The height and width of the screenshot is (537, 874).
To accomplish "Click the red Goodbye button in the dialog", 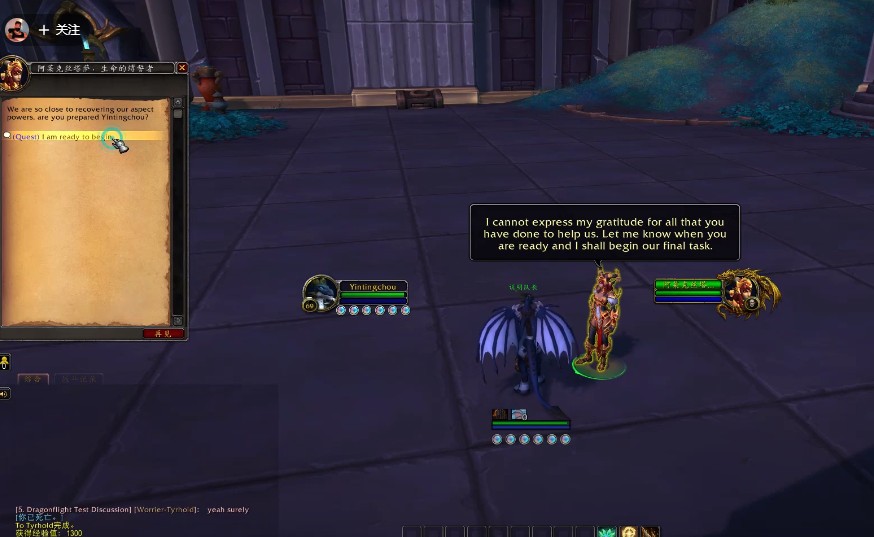I will (x=163, y=333).
